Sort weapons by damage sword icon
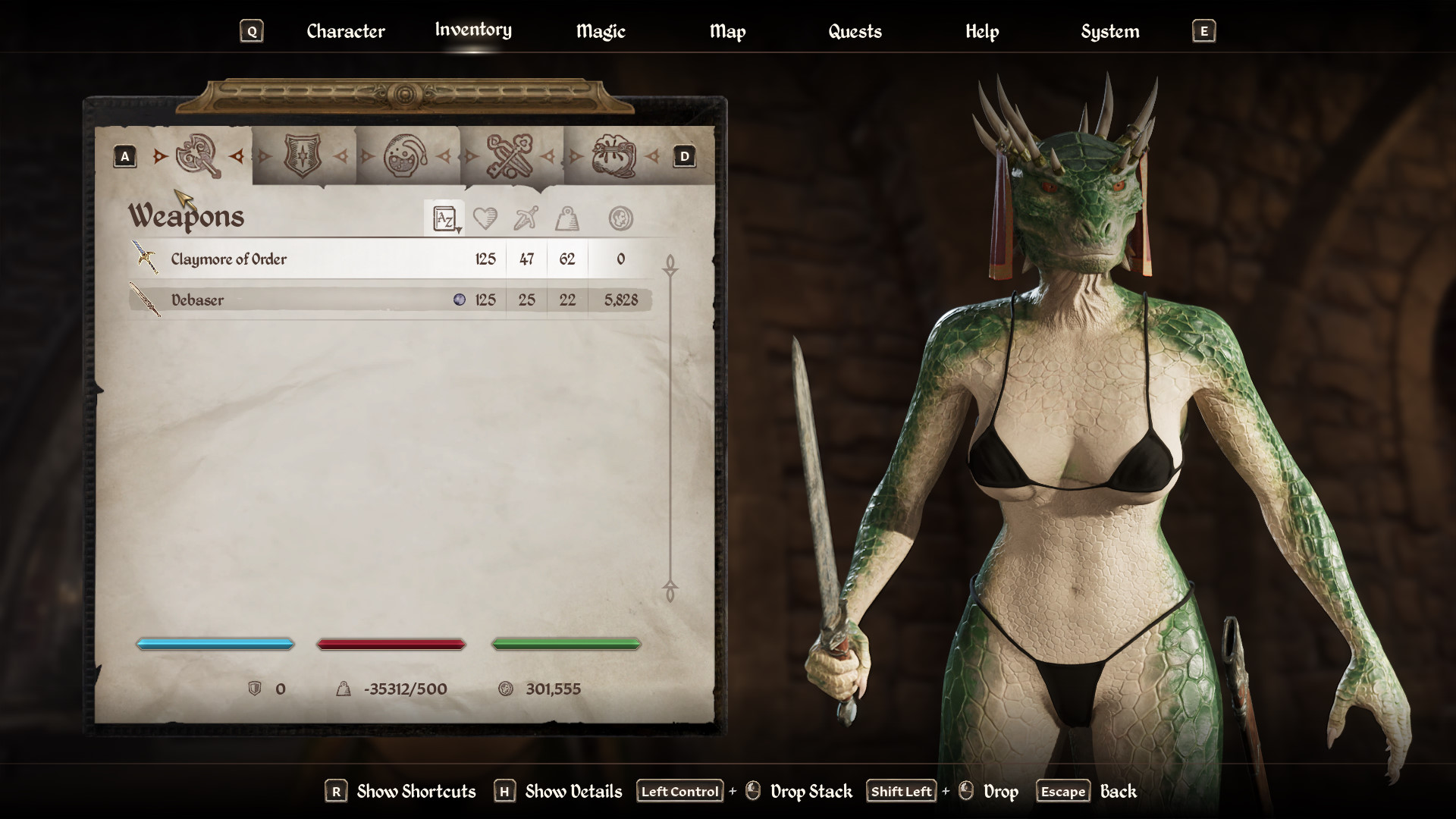This screenshot has width=1456, height=819. coord(526,219)
